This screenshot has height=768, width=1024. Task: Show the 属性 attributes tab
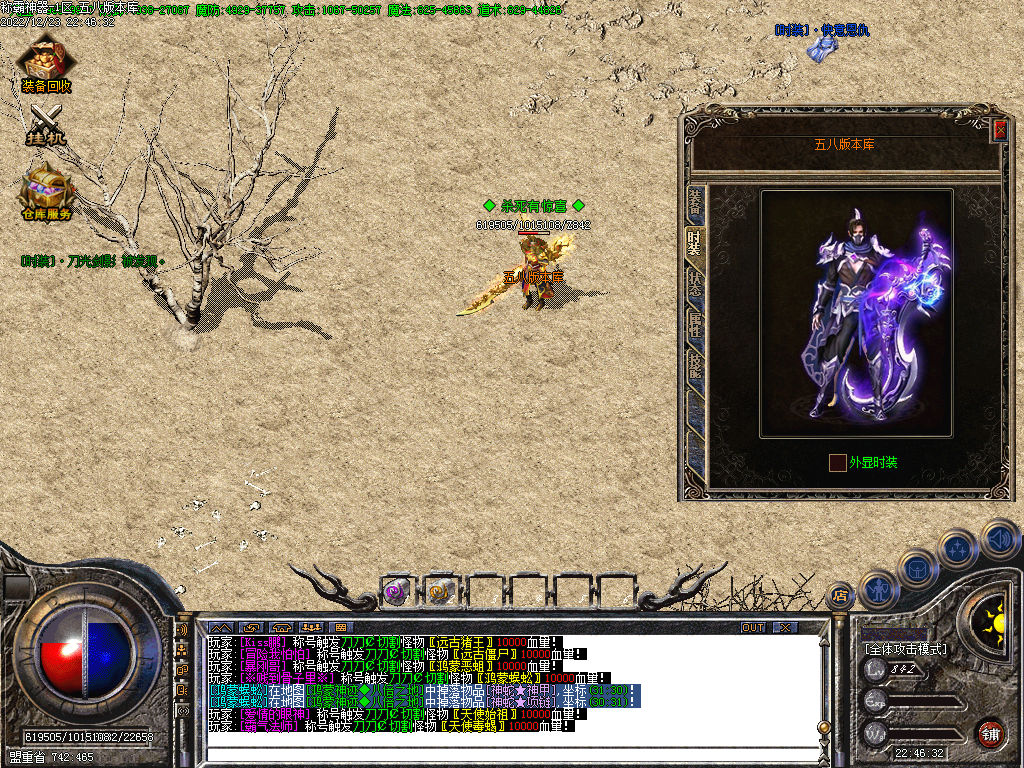[x=694, y=325]
